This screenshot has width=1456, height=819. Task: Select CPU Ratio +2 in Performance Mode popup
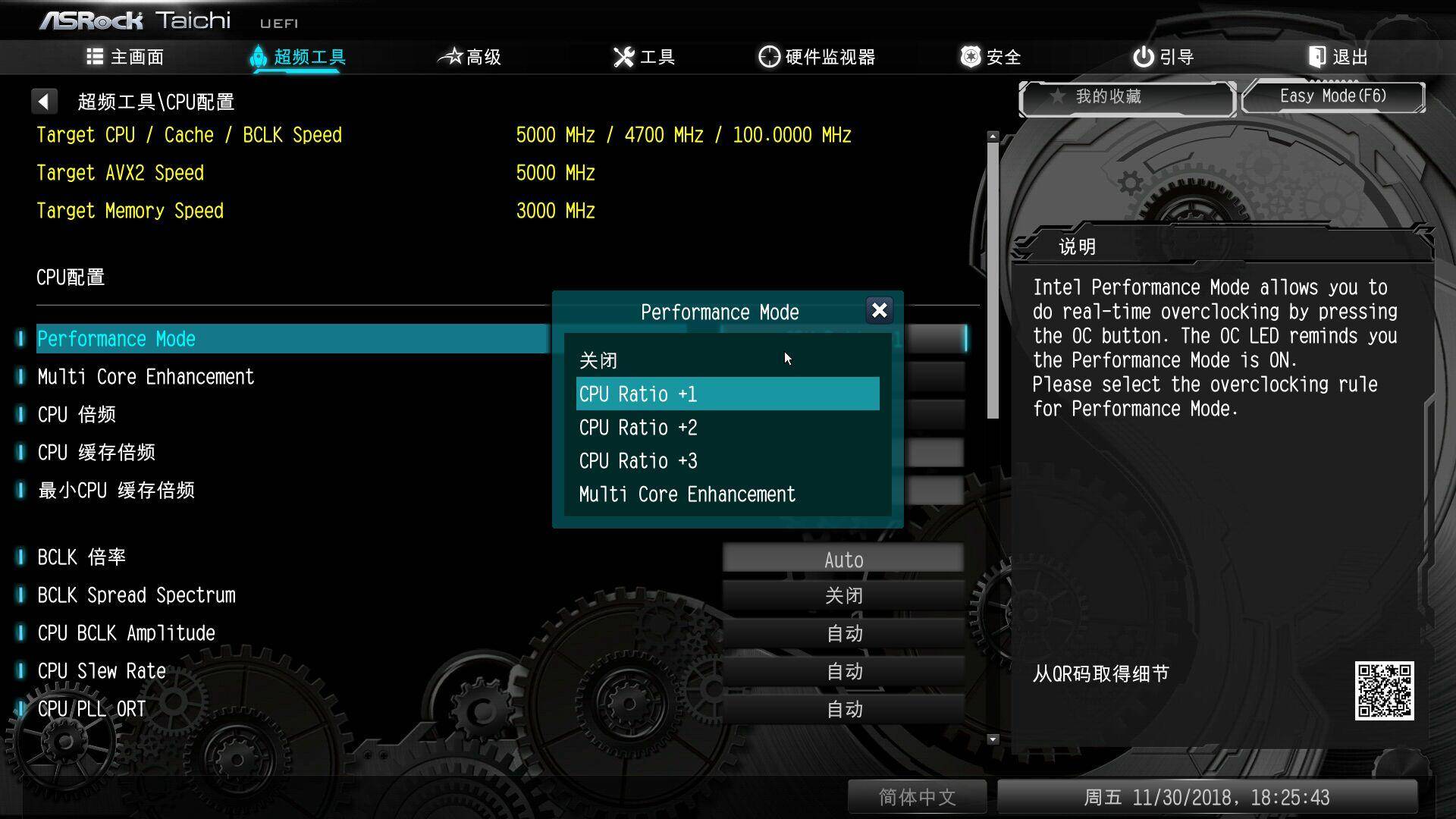[x=638, y=427]
